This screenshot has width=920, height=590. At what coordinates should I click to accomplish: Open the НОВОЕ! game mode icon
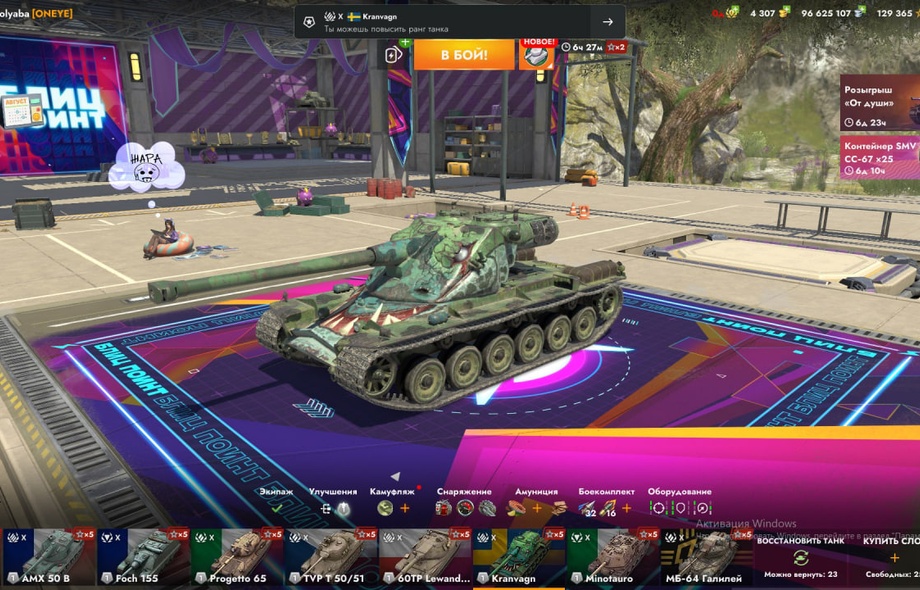(537, 53)
